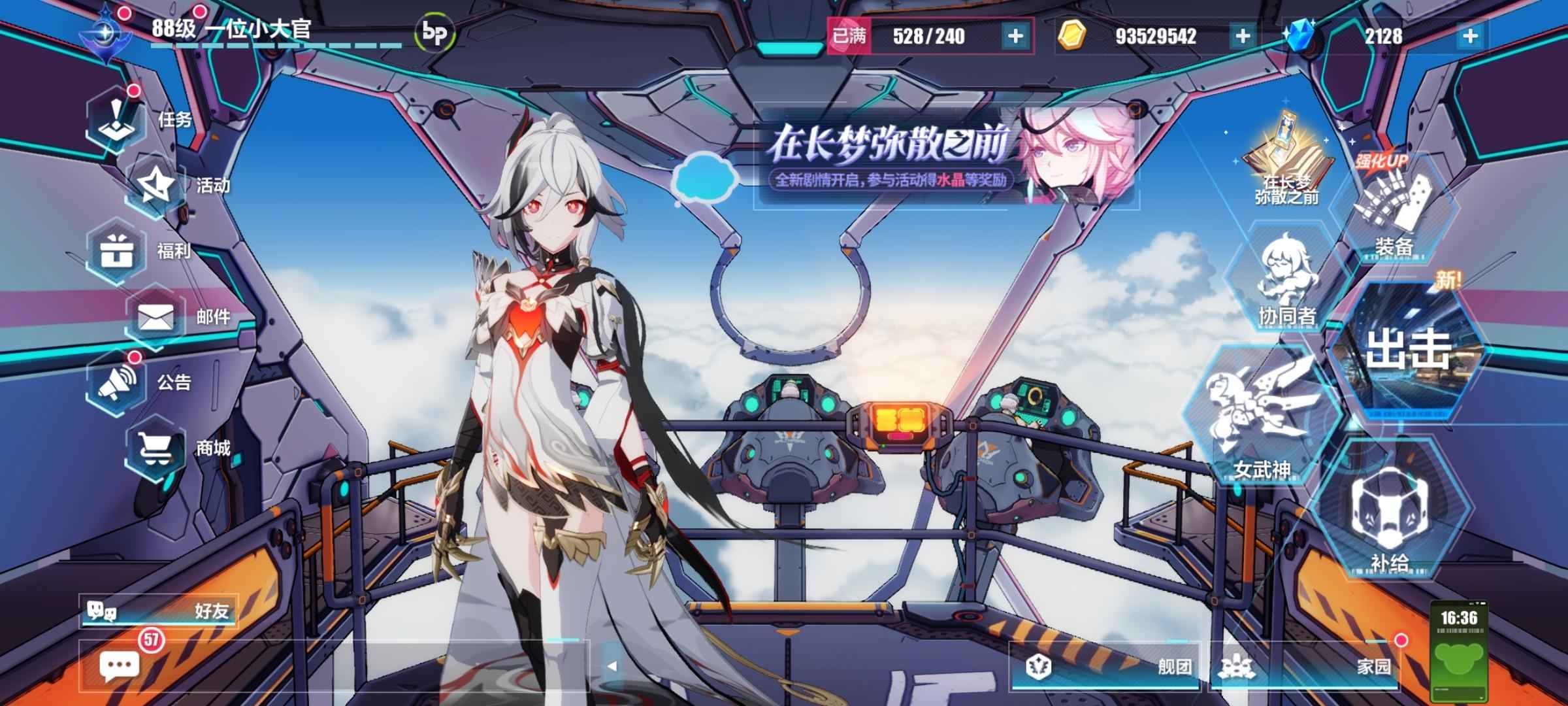This screenshot has width=1568, height=706.
Task: Open the 装备 equipment screen
Action: click(x=1394, y=212)
